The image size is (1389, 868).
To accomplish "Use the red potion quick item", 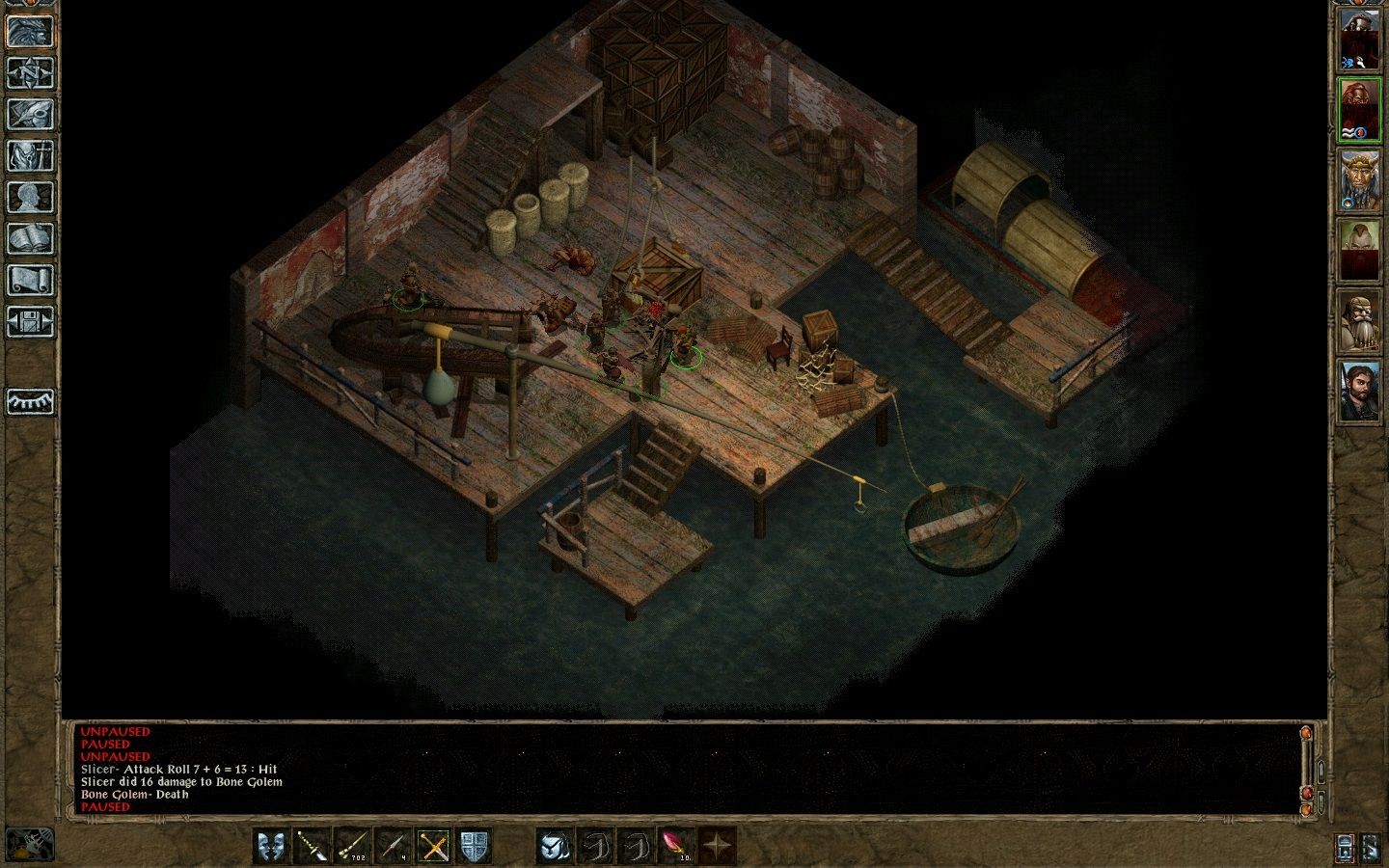I will 676,846.
